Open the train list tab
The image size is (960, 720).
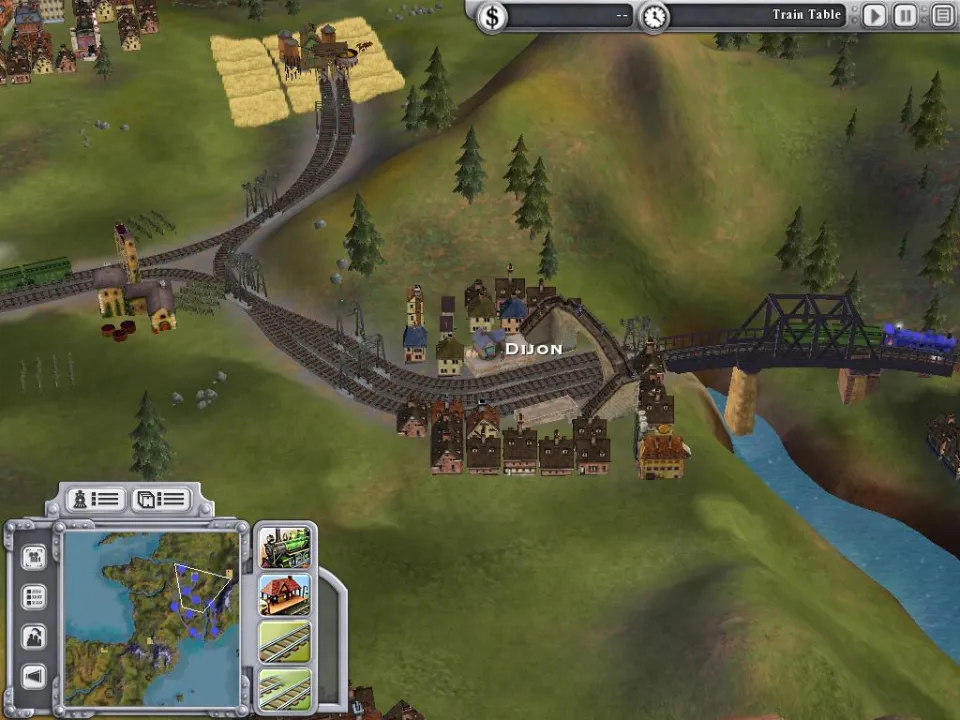[95, 499]
